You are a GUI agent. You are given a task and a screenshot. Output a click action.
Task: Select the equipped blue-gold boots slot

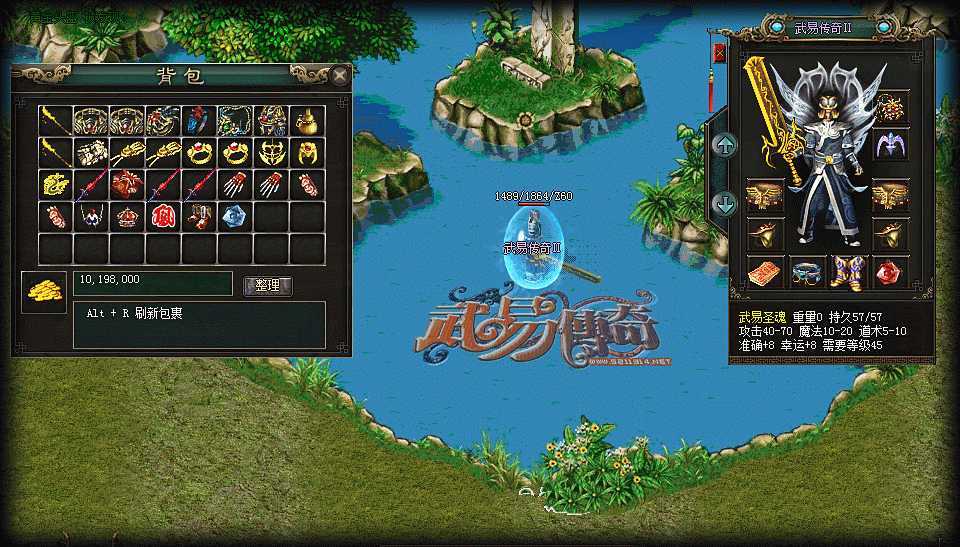pyautogui.click(x=848, y=271)
